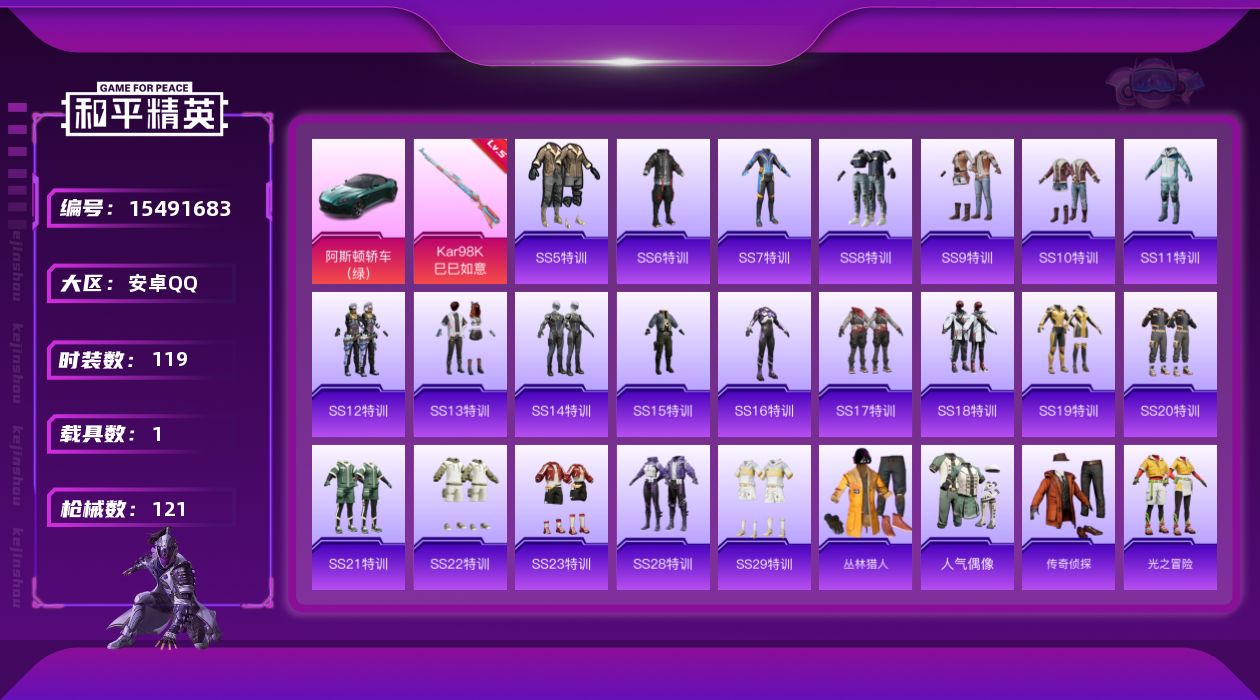View the 人气偶像 outfit card

click(x=967, y=517)
